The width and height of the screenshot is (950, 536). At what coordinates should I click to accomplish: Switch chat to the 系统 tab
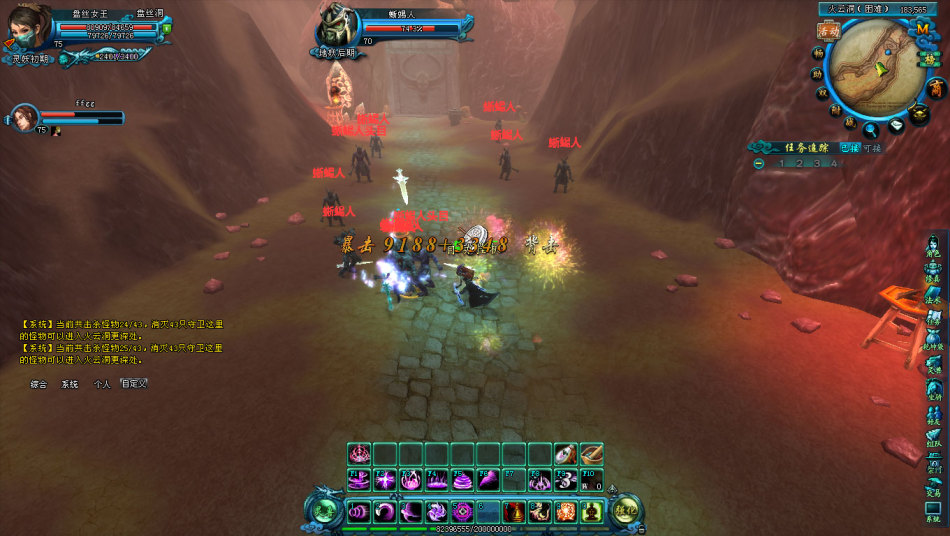click(69, 384)
